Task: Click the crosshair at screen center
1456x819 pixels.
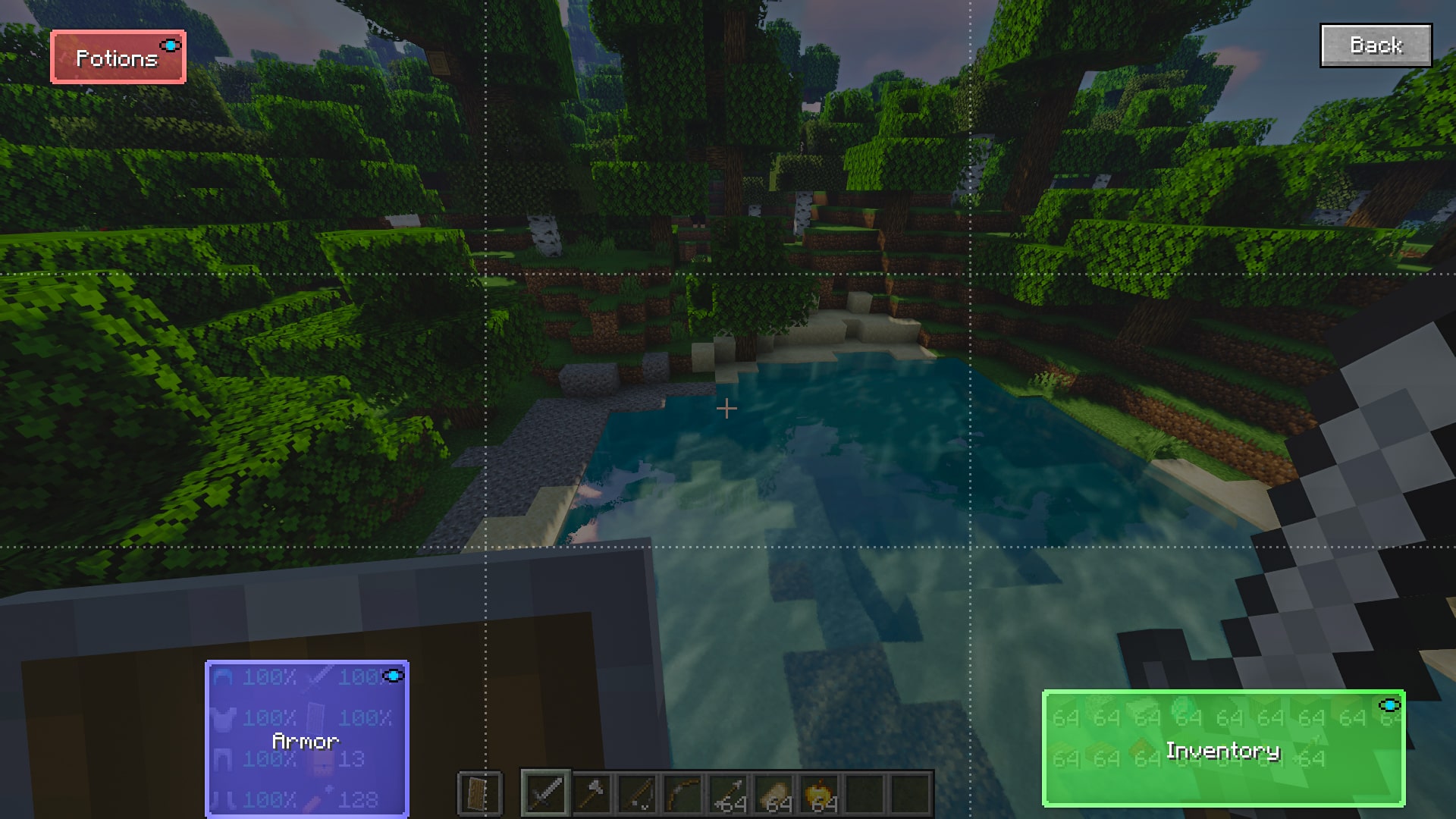Action: [x=727, y=409]
